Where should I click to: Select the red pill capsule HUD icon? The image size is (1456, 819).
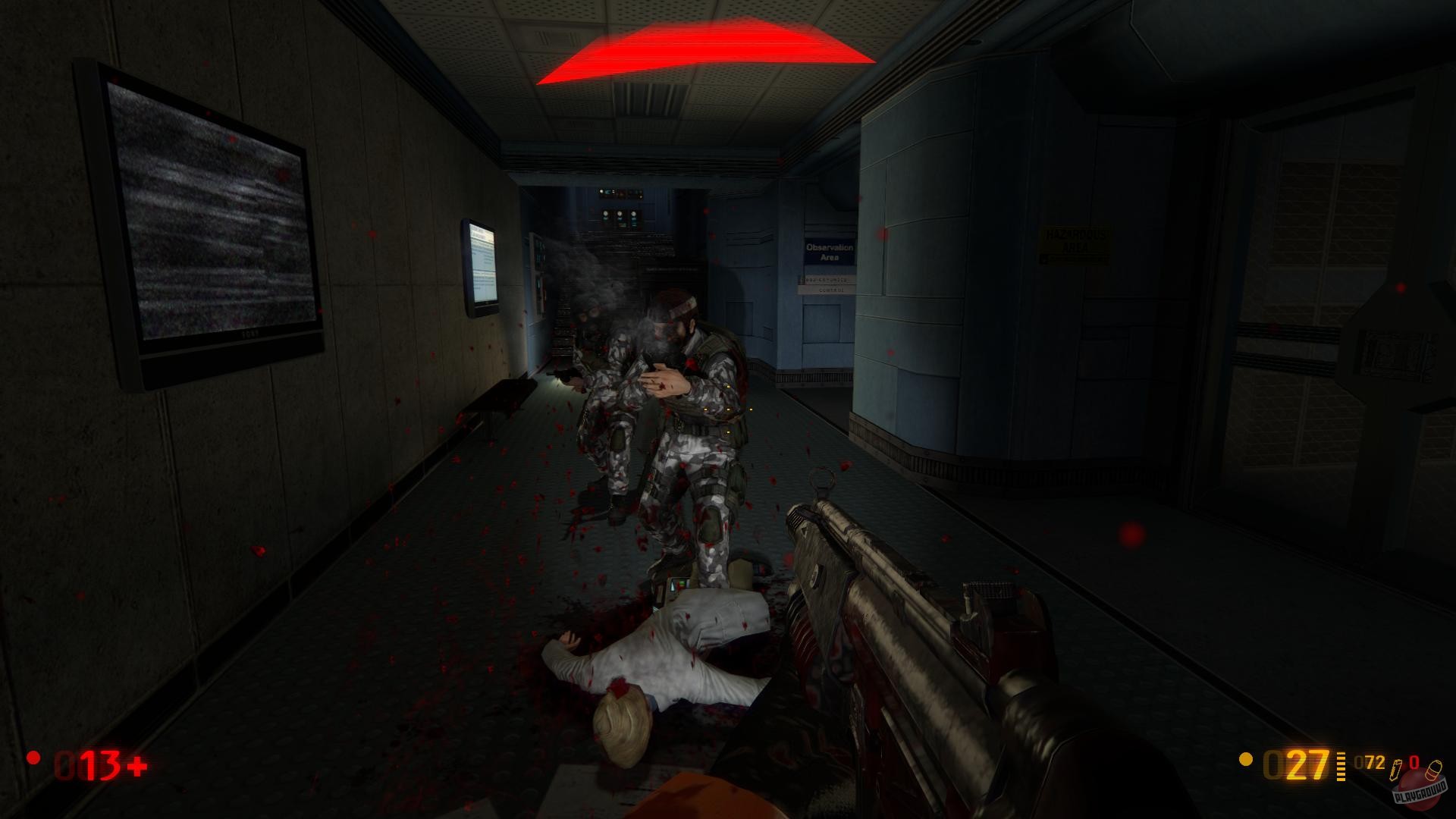pyautogui.click(x=1435, y=771)
